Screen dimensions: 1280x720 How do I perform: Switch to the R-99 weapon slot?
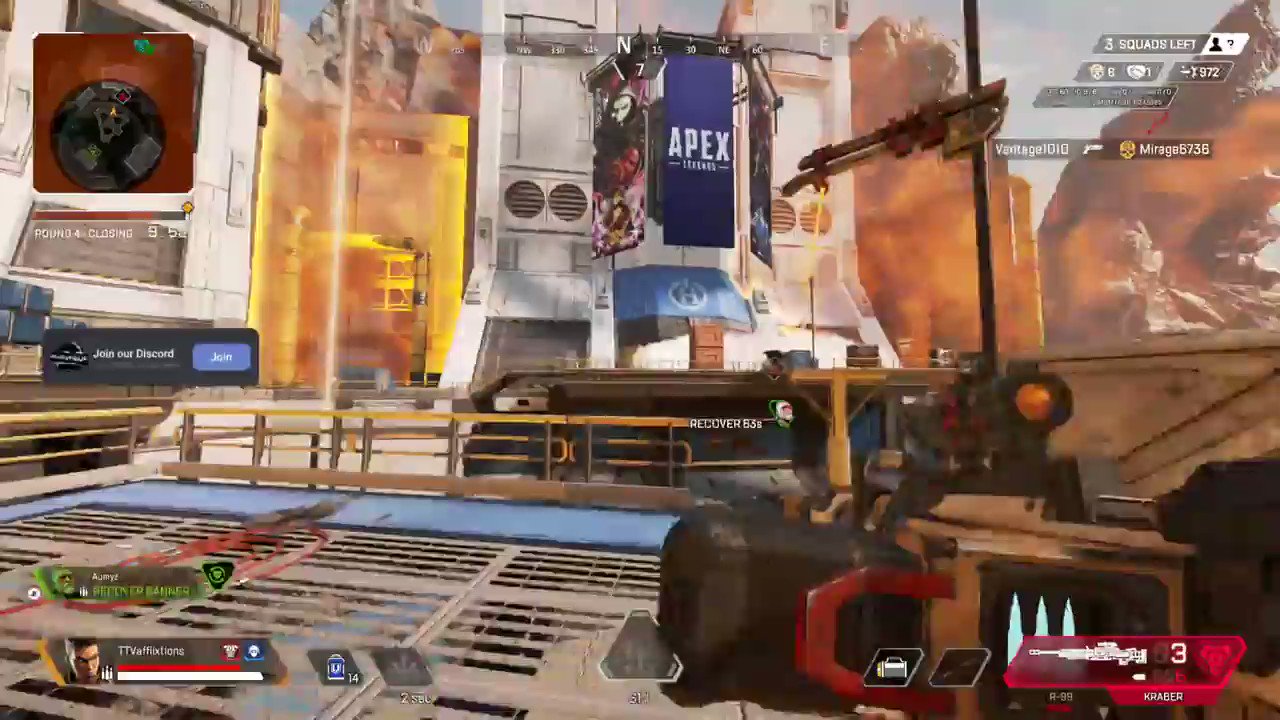coord(1062,696)
